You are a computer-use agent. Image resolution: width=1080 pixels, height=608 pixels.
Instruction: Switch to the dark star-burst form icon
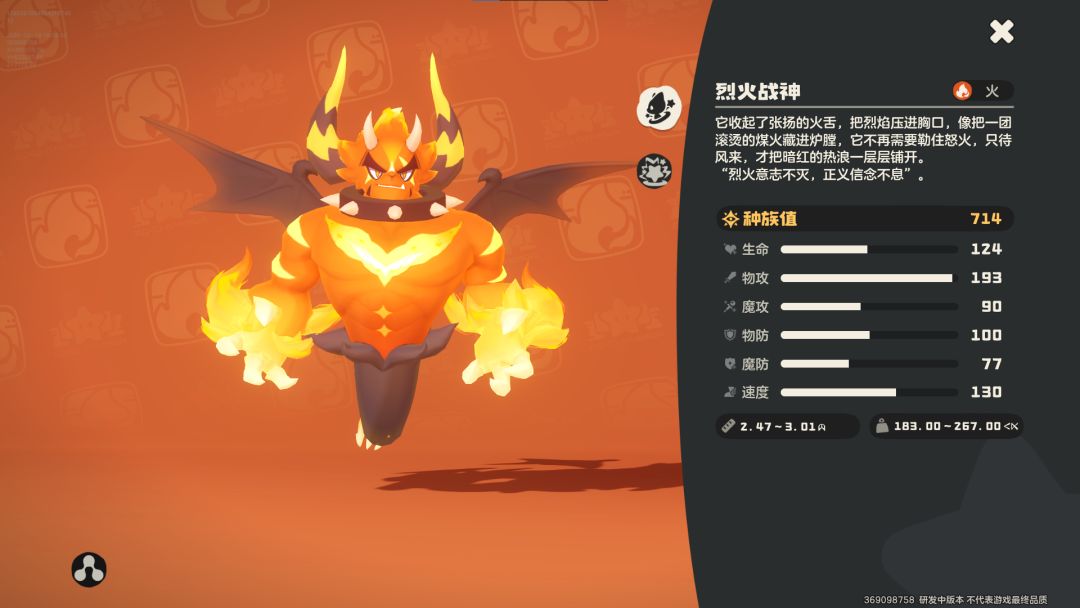tap(655, 171)
